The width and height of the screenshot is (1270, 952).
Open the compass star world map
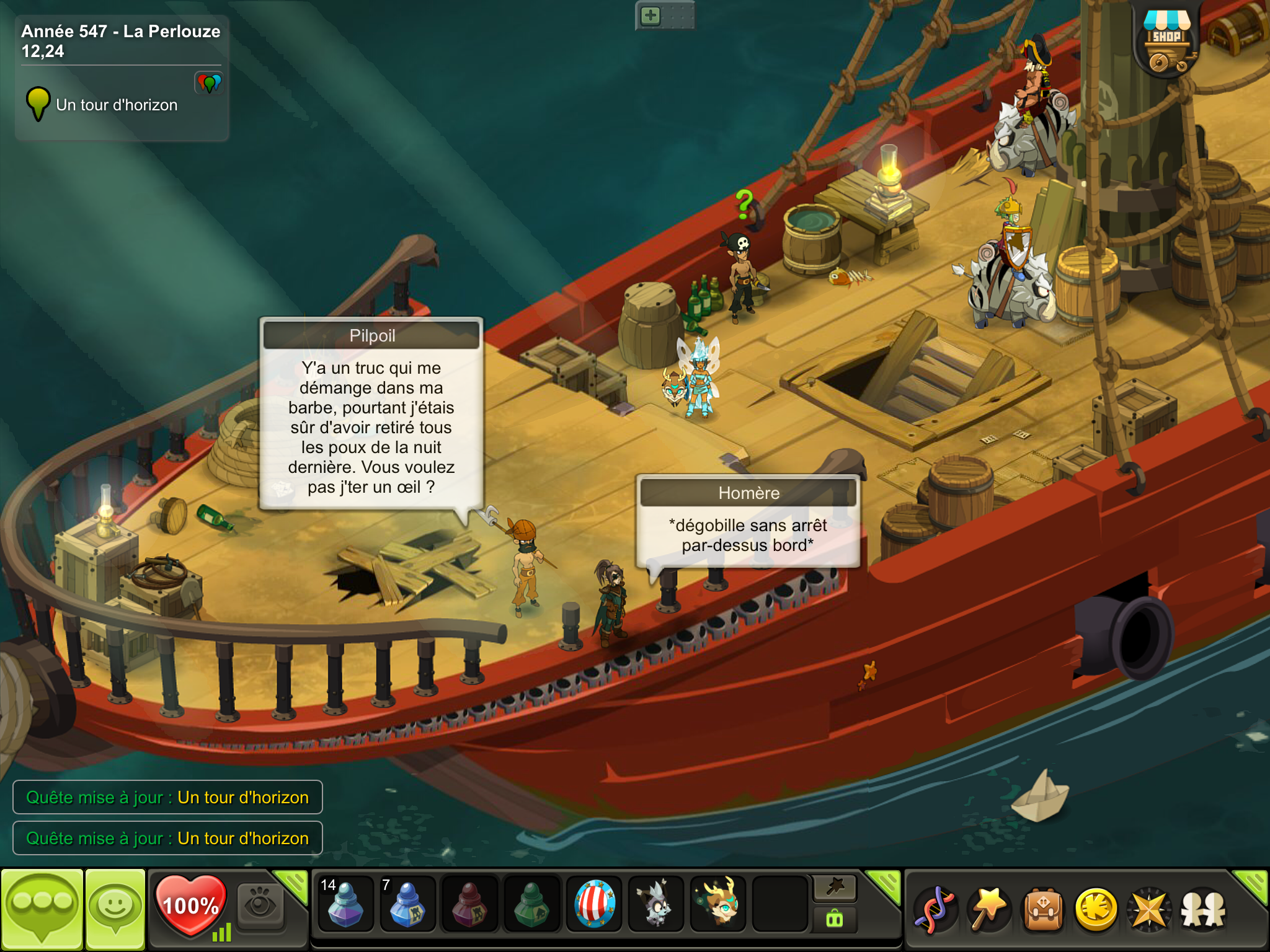[1150, 909]
